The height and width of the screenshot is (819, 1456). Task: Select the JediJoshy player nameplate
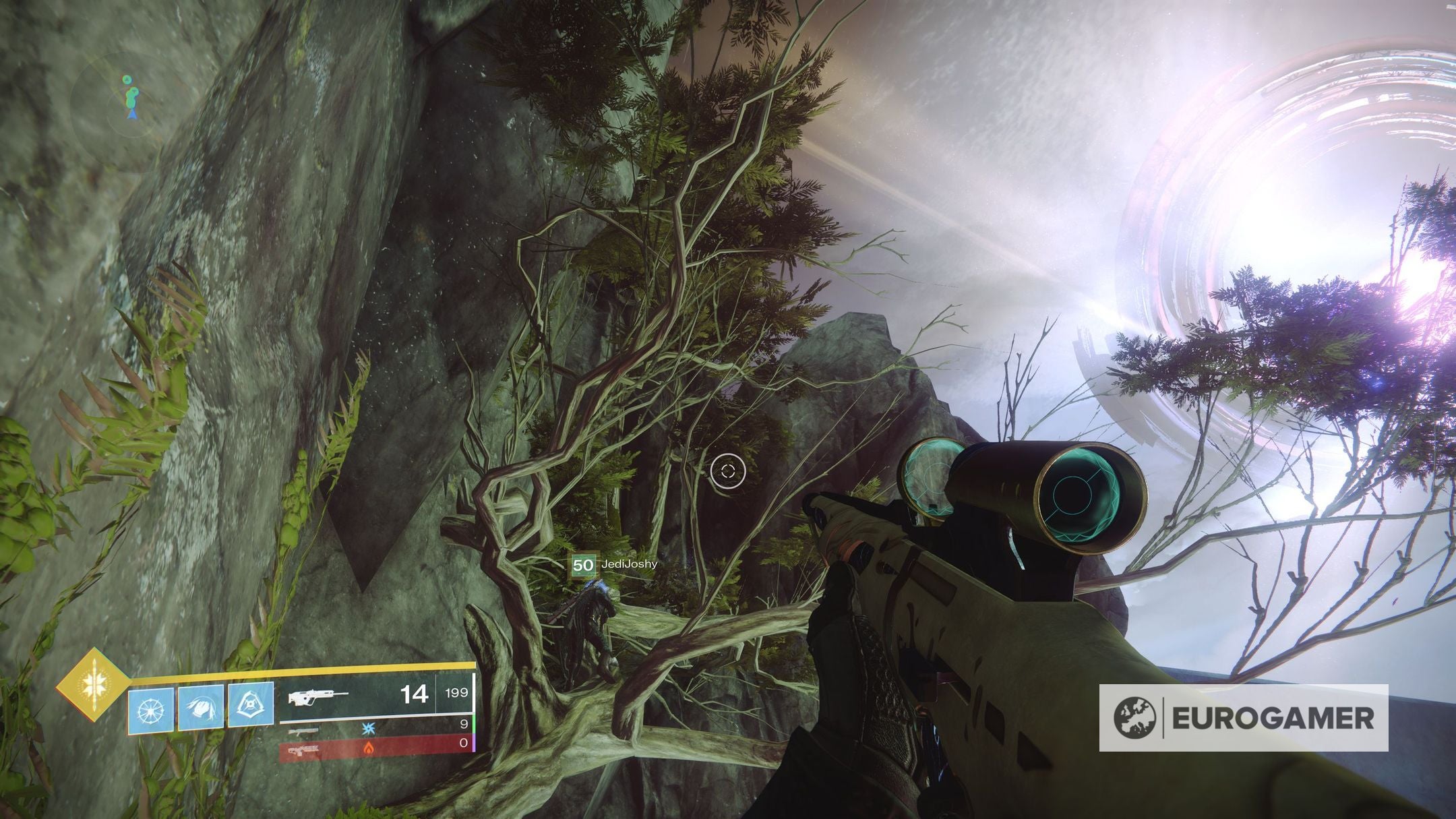point(614,564)
